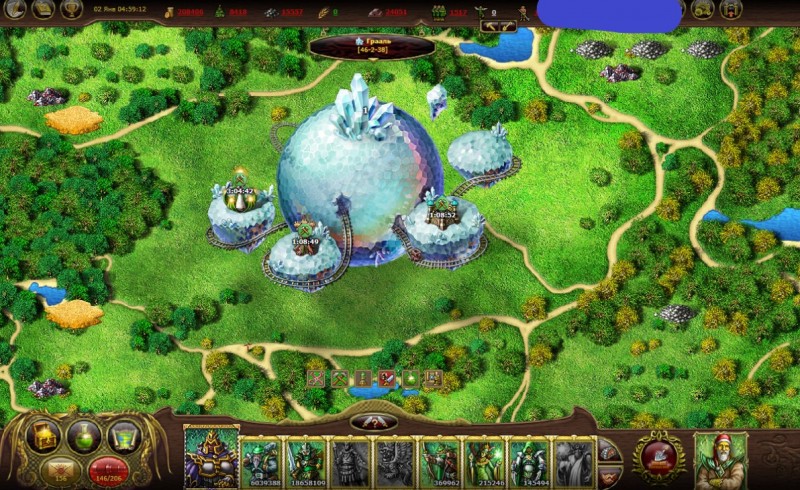Select the first green-armored unit slot

[262, 461]
